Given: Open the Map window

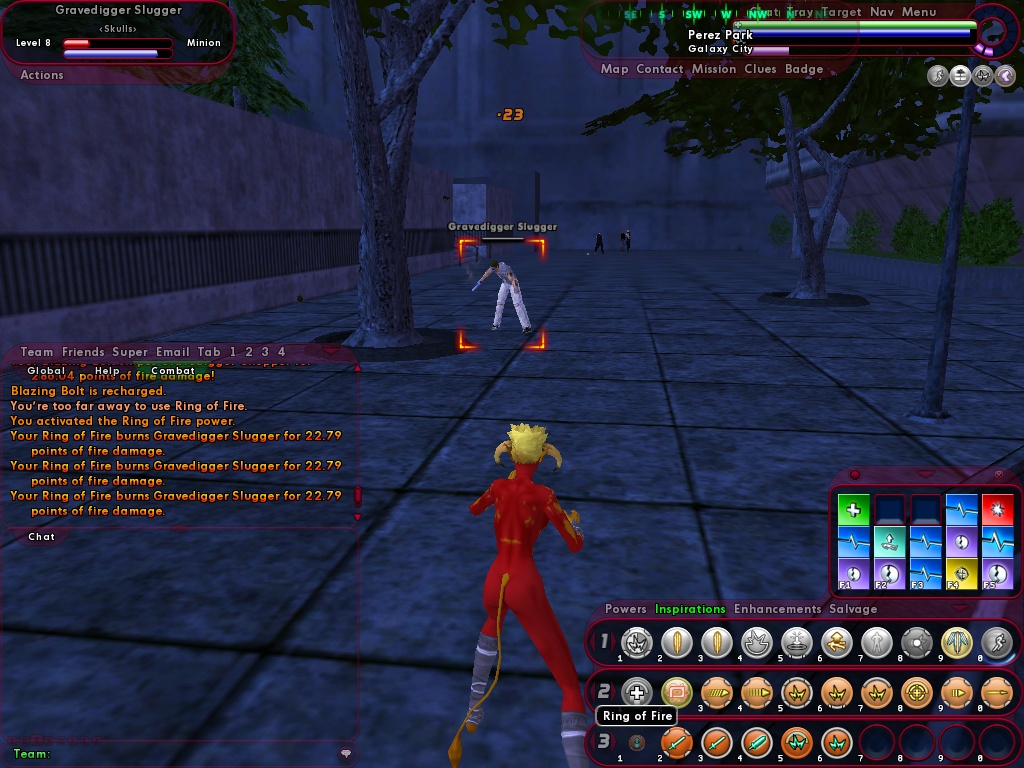Looking at the screenshot, I should [614, 69].
